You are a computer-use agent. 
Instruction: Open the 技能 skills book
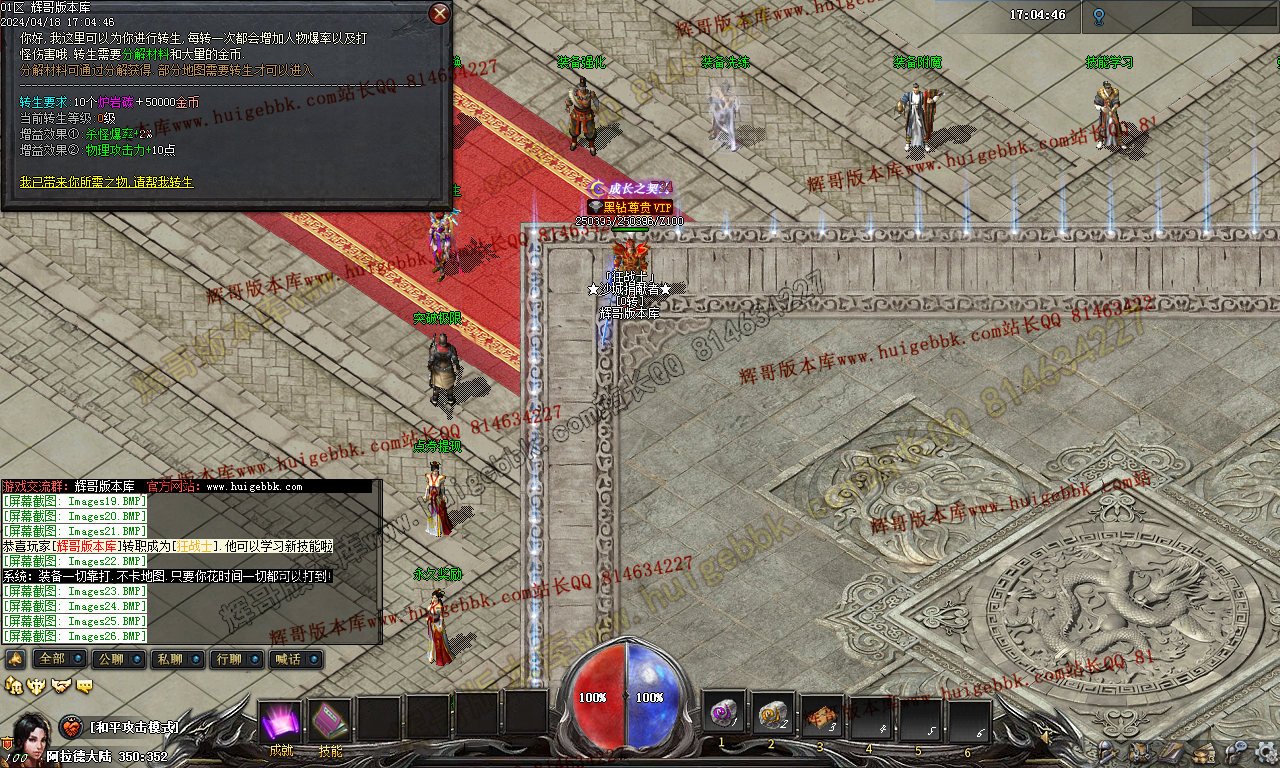coord(330,722)
